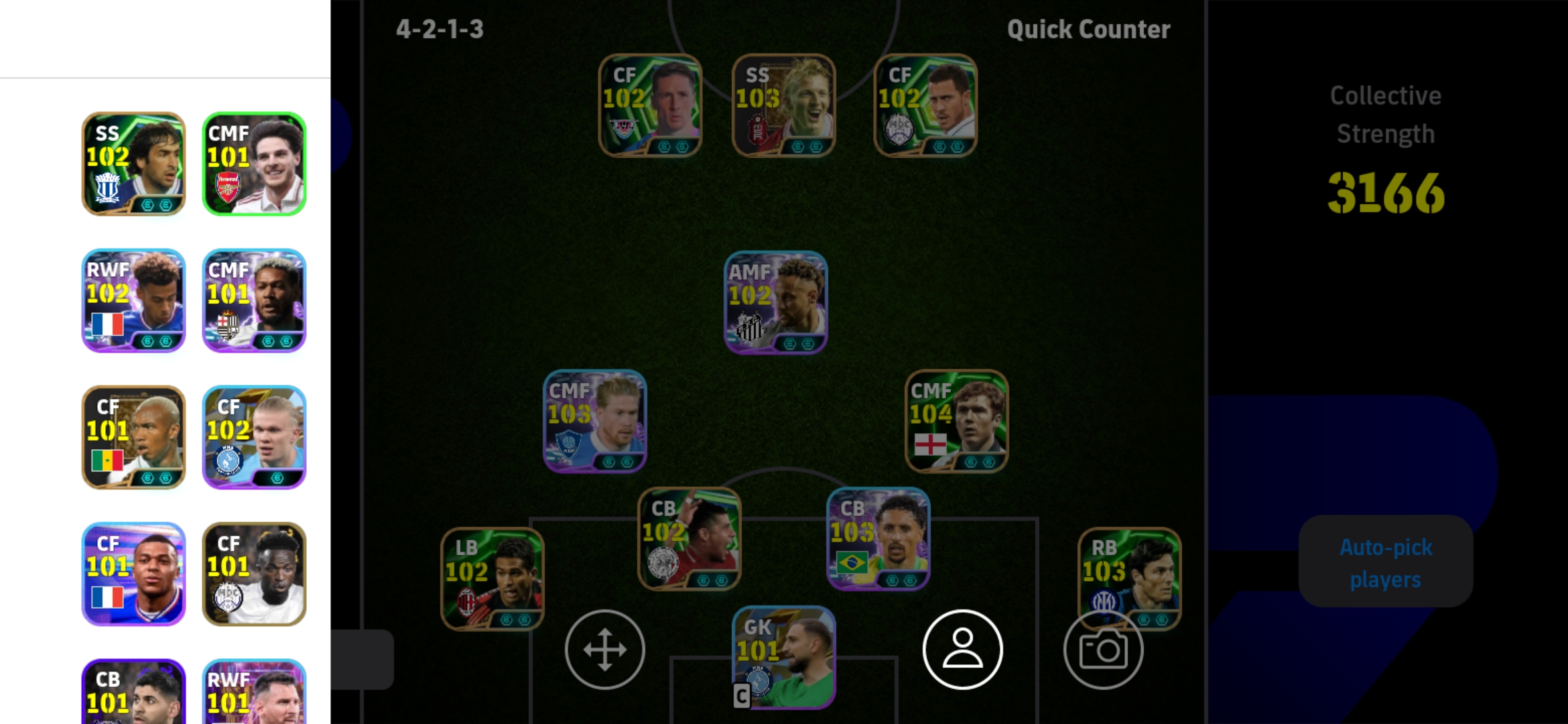This screenshot has width=1568, height=724.
Task: Choose the CMF 101 striped-badge reserve card
Action: 254,301
